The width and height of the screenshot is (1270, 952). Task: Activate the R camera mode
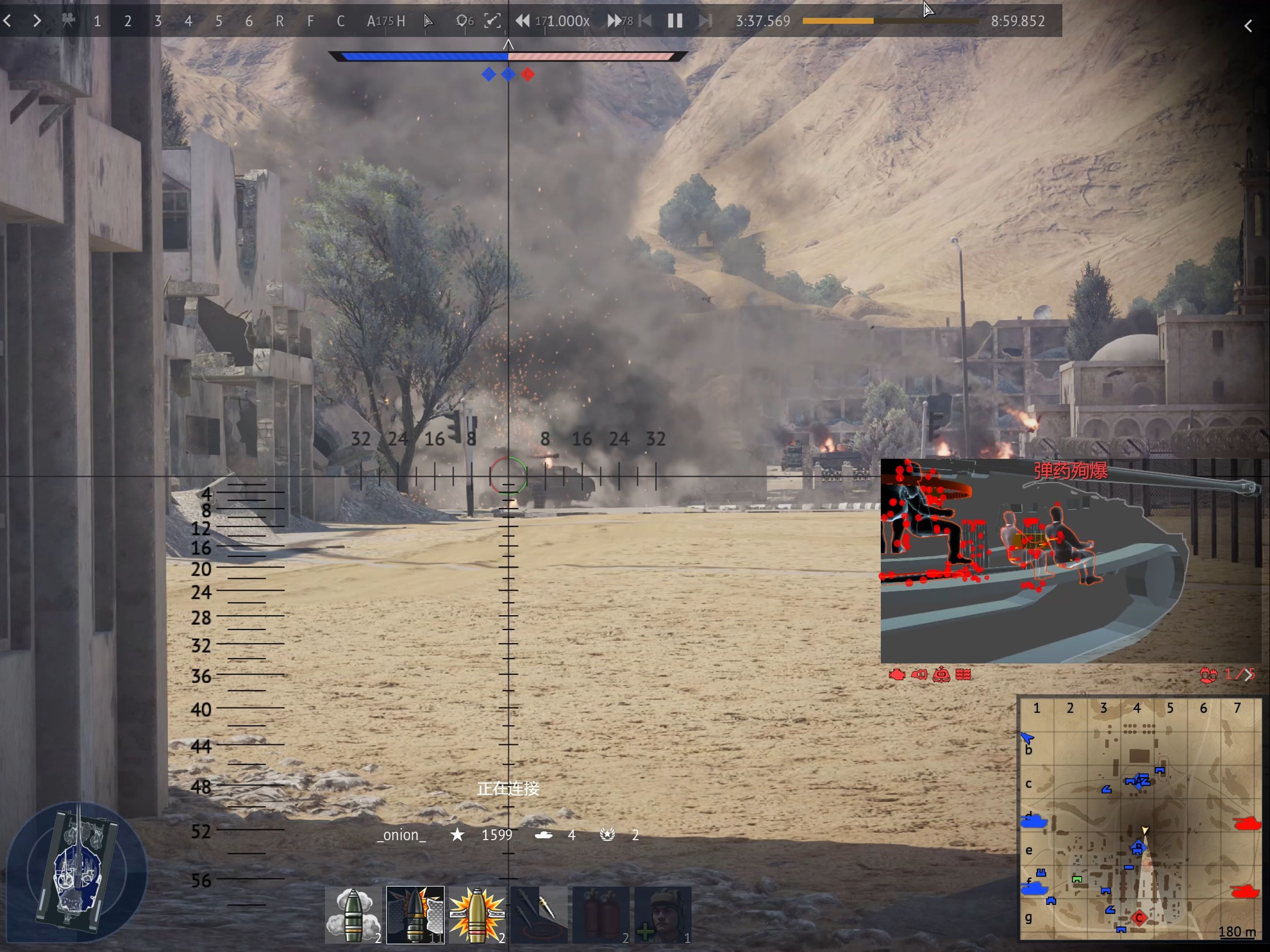[x=279, y=21]
